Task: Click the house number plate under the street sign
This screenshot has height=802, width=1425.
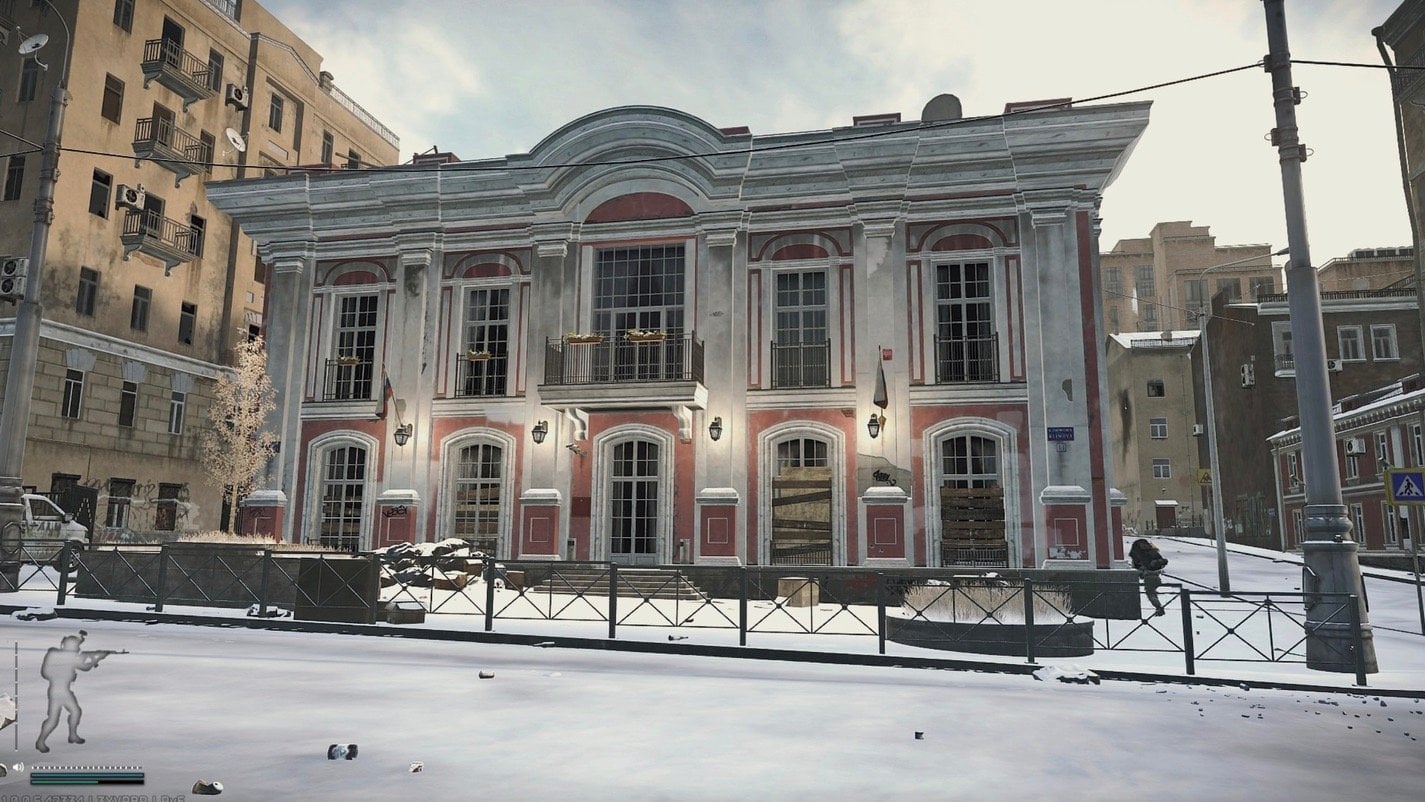Action: (x=1062, y=448)
